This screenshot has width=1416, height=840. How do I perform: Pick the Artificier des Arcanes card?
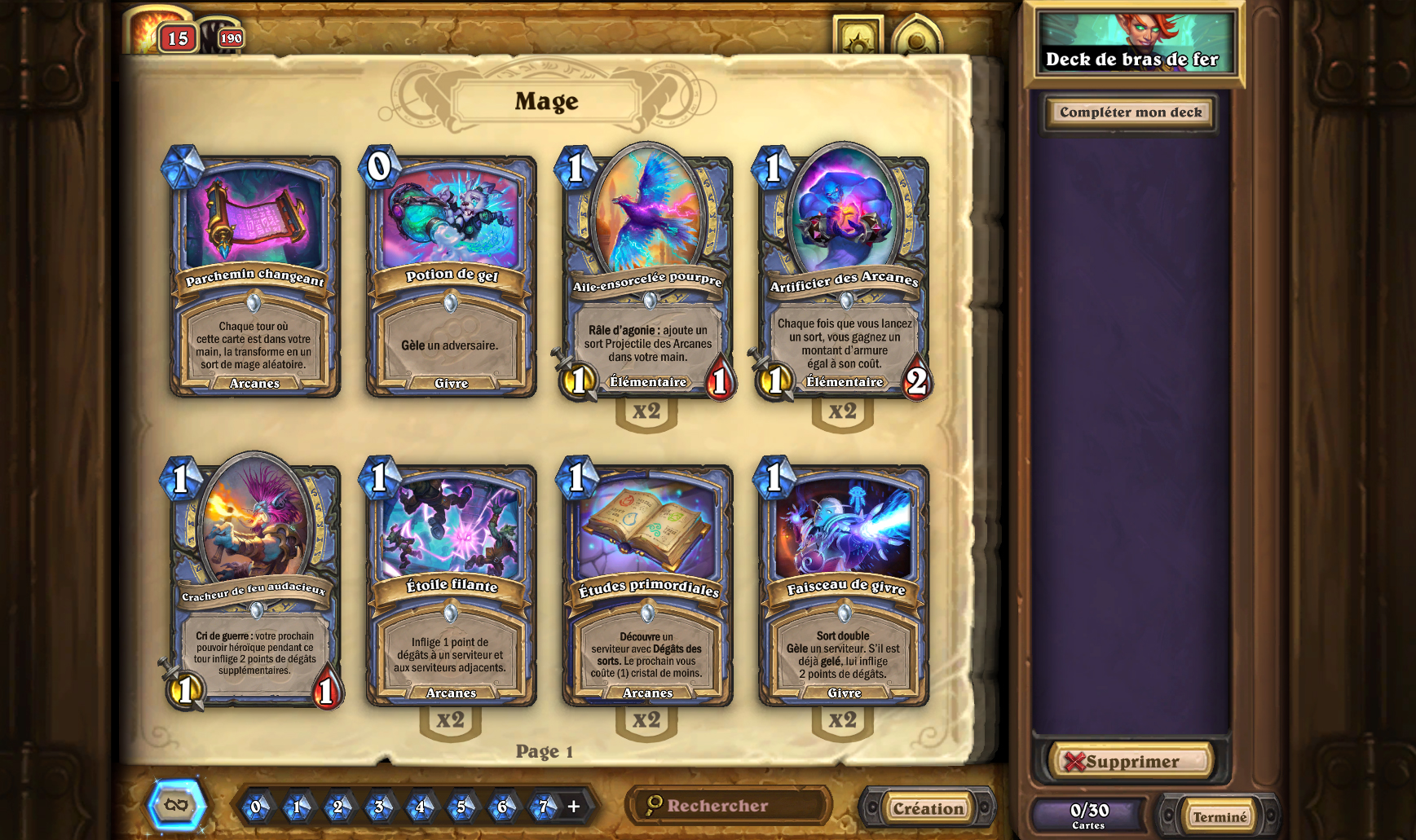point(844,275)
